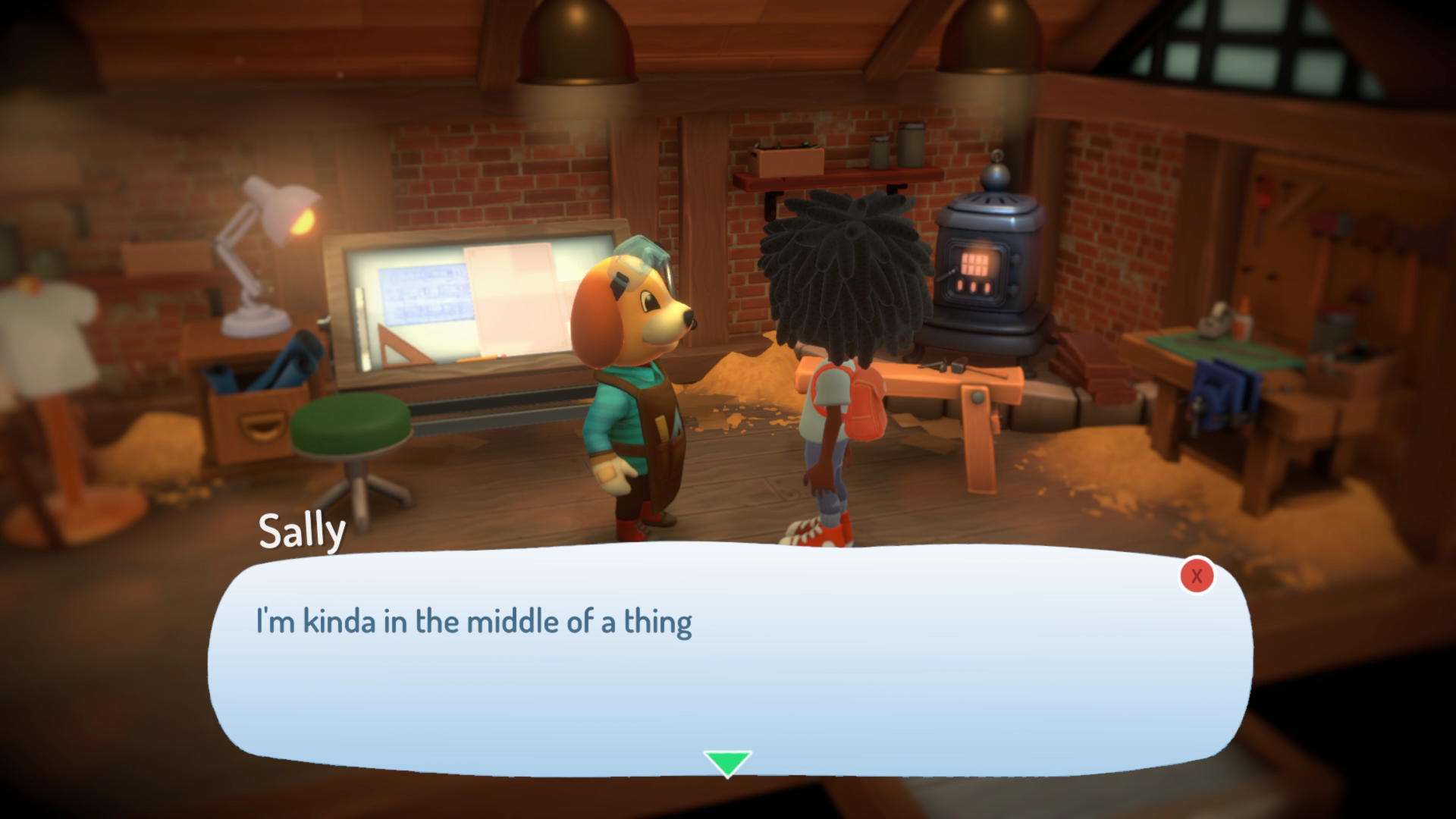This screenshot has height=819, width=1456.
Task: Advance Sally's dialogue with the green arrow
Action: pyautogui.click(x=727, y=763)
